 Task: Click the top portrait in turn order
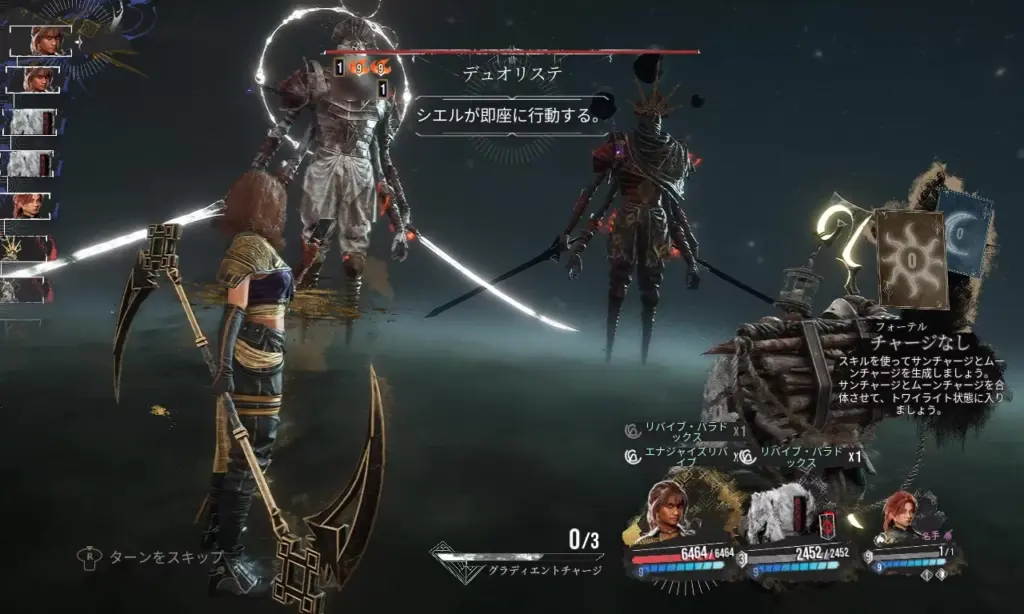[42, 40]
